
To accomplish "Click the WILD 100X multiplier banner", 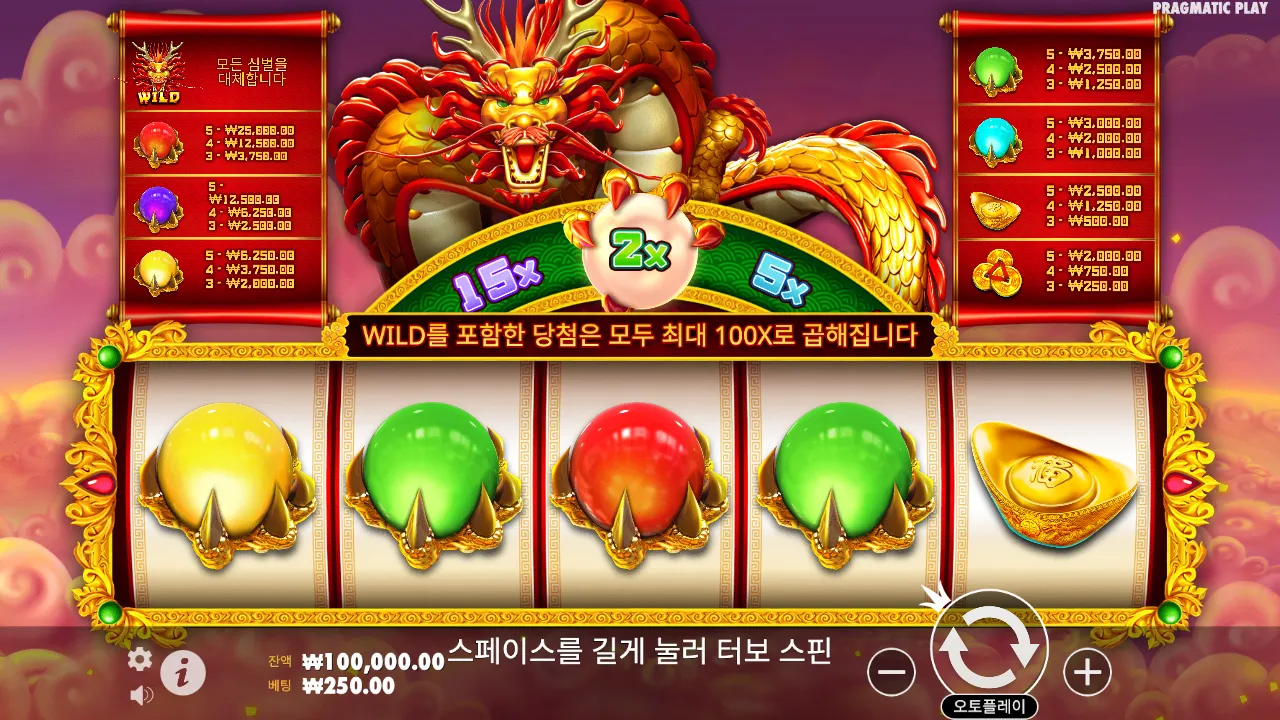I will pos(640,338).
